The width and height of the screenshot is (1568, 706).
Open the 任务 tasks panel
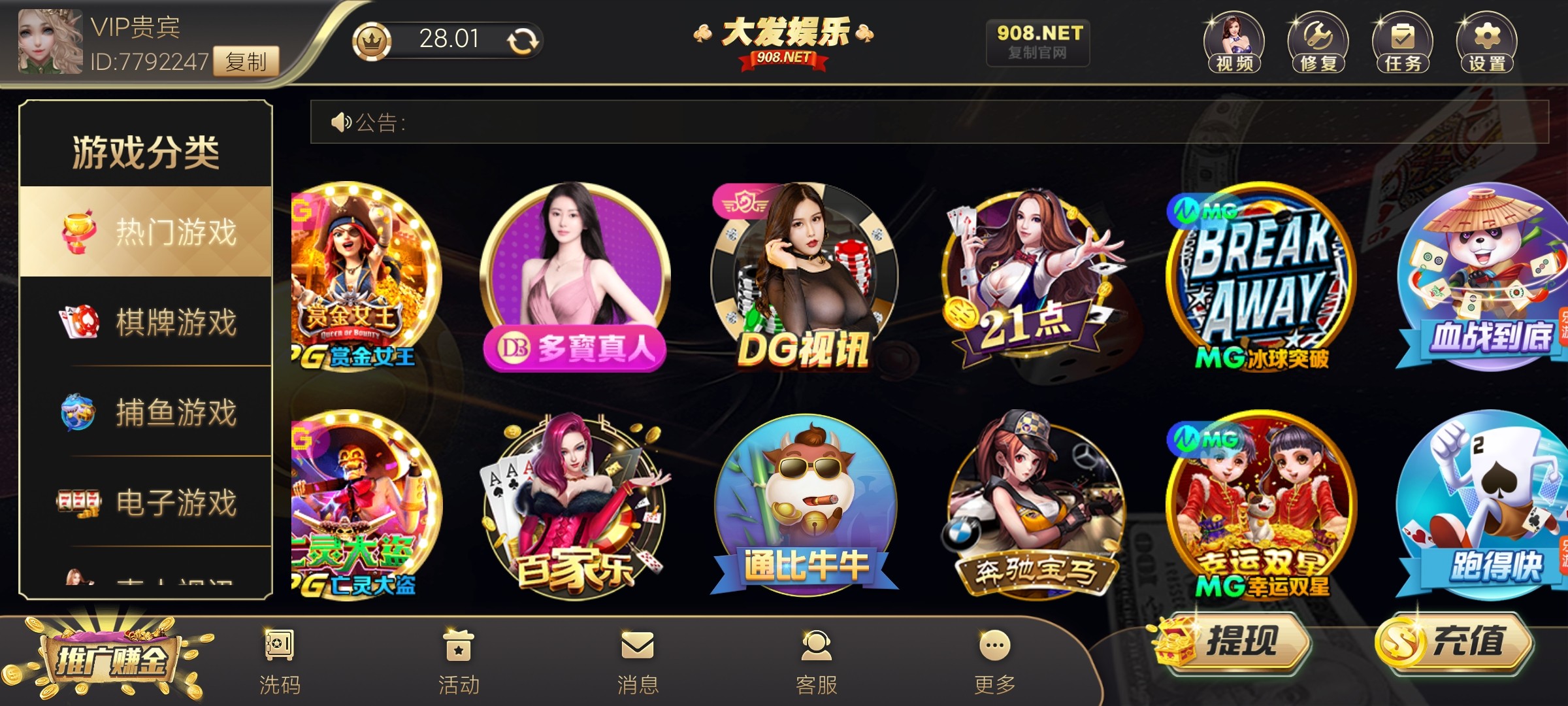pyautogui.click(x=1402, y=42)
